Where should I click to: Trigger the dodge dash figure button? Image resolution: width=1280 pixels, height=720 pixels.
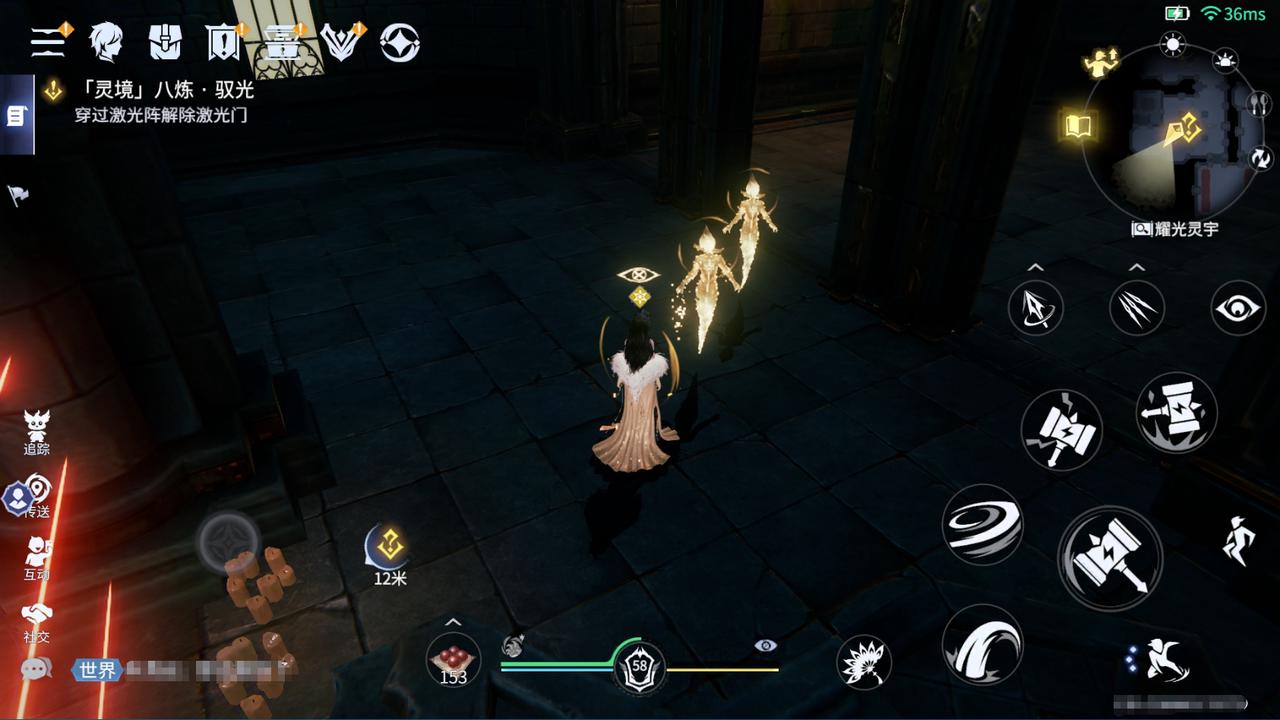coord(1160,659)
